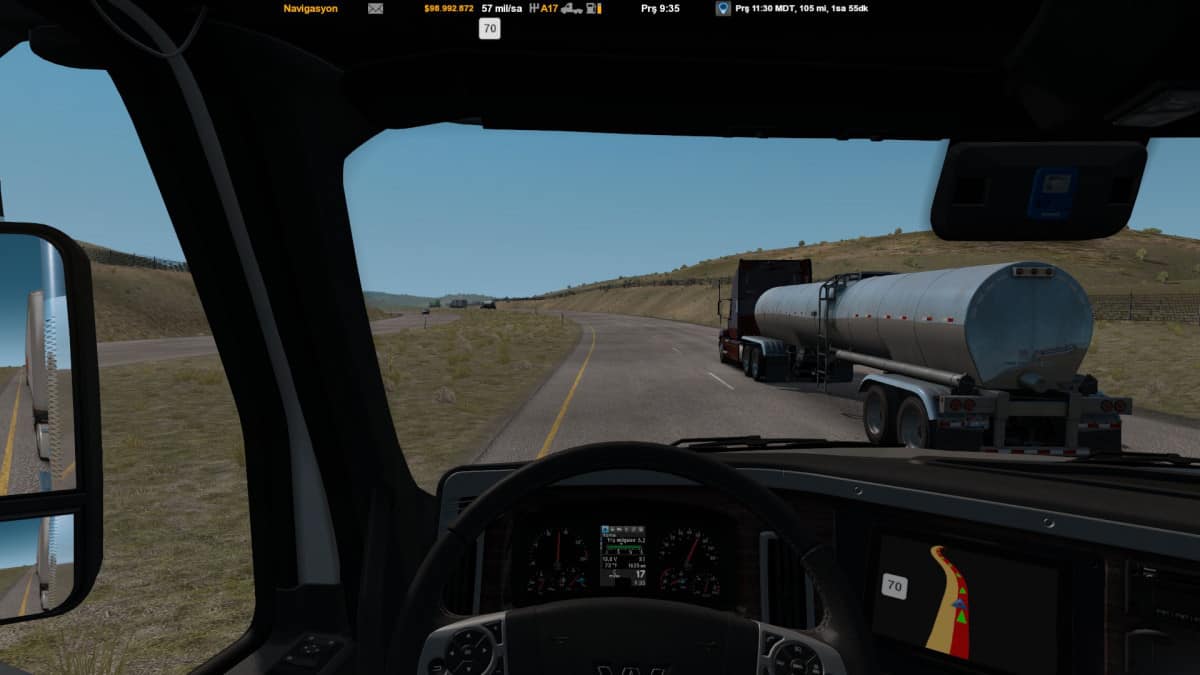
Task: Open the mail envelope icon
Action: click(375, 8)
